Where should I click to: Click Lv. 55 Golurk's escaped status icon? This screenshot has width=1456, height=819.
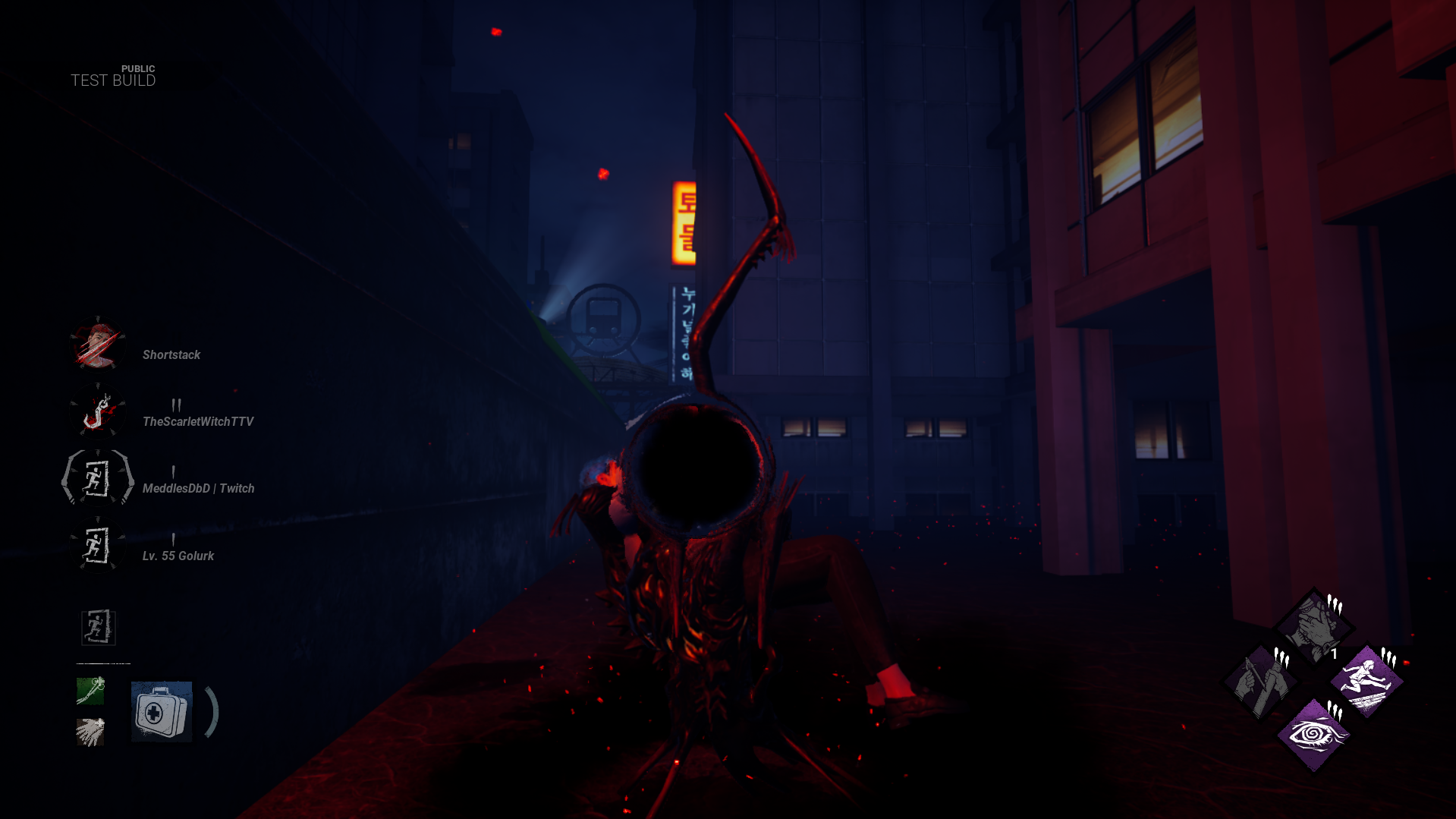(x=97, y=546)
